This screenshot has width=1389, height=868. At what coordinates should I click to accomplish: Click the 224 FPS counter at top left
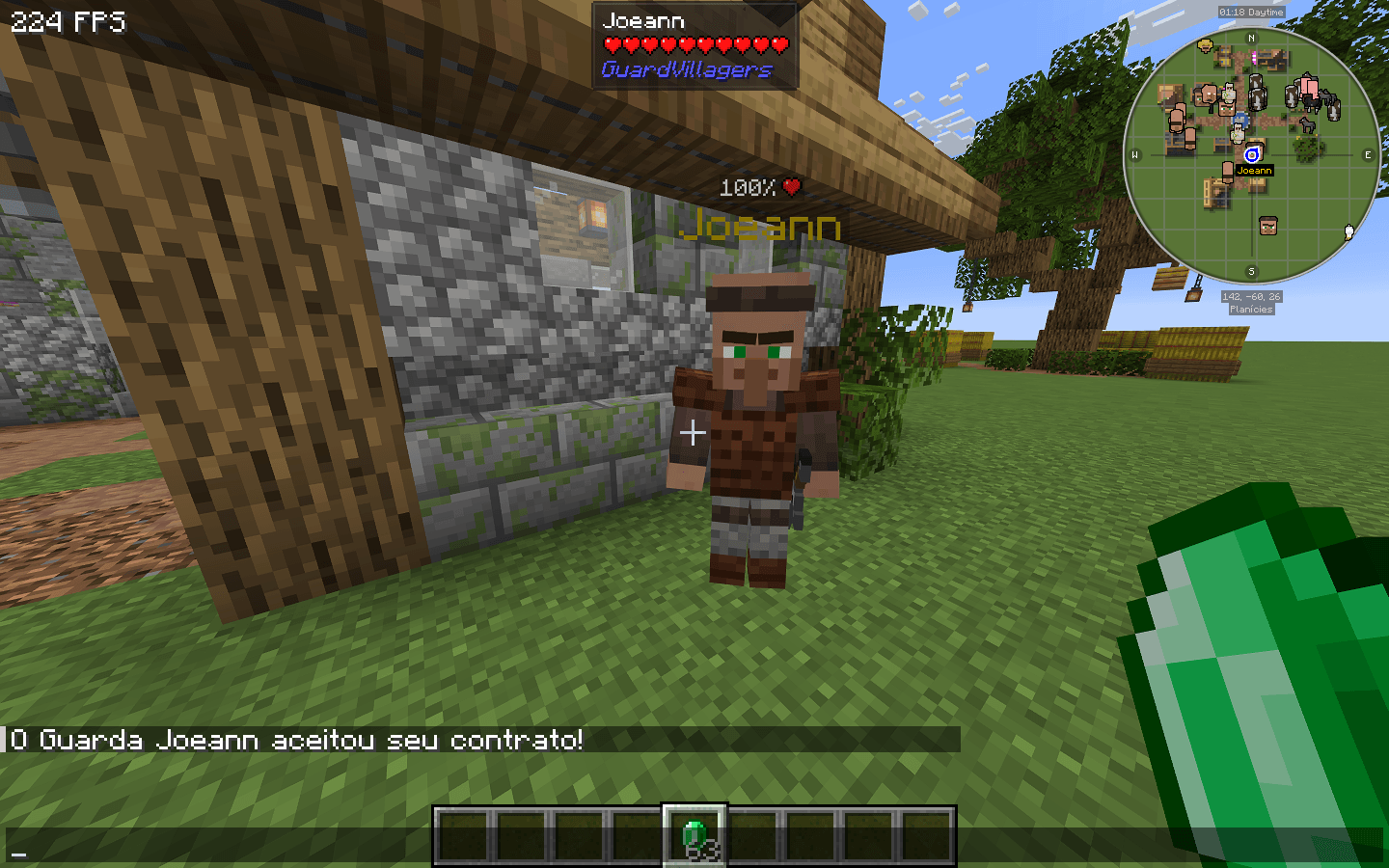click(67, 23)
